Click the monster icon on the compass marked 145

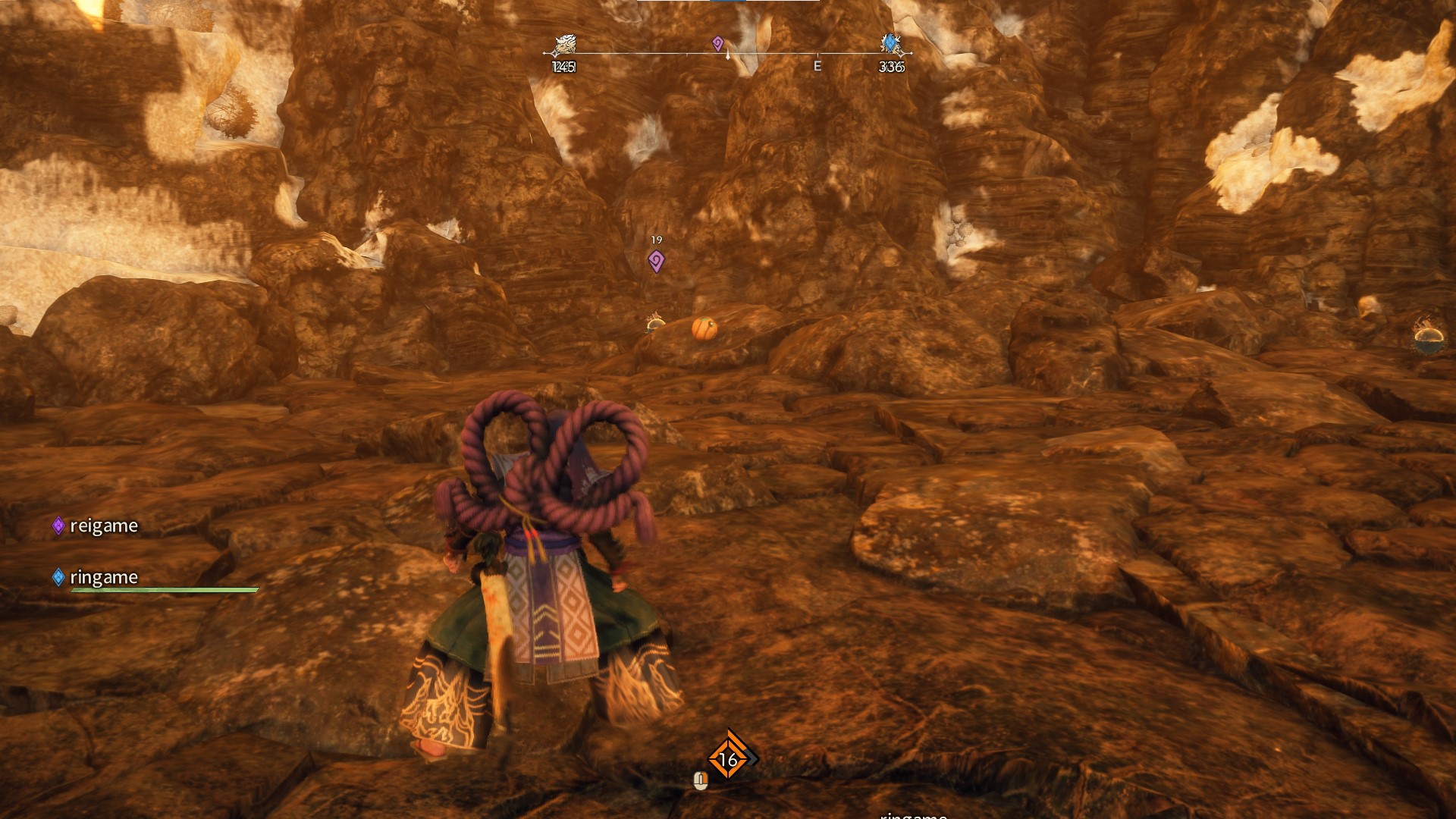[563, 45]
